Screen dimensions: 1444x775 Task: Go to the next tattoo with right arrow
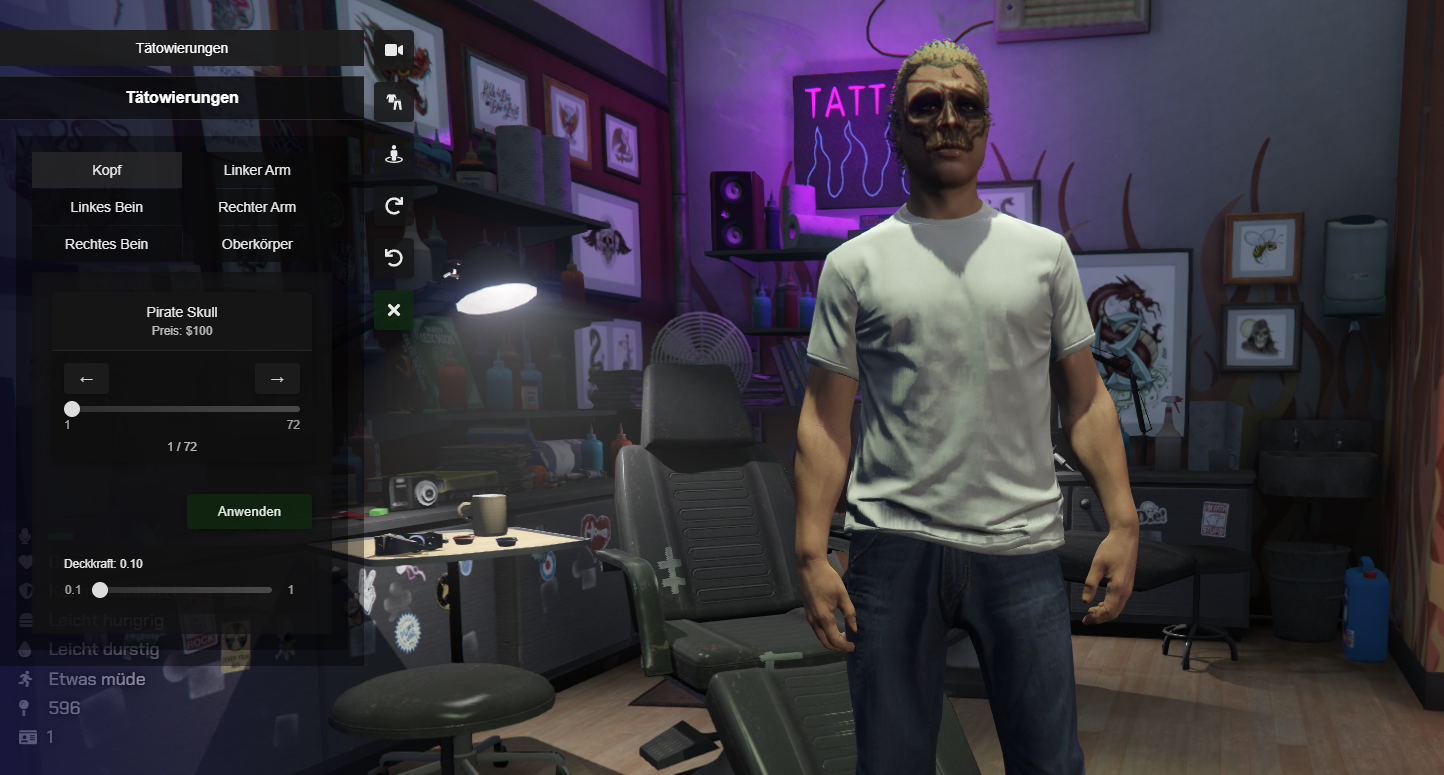click(277, 379)
